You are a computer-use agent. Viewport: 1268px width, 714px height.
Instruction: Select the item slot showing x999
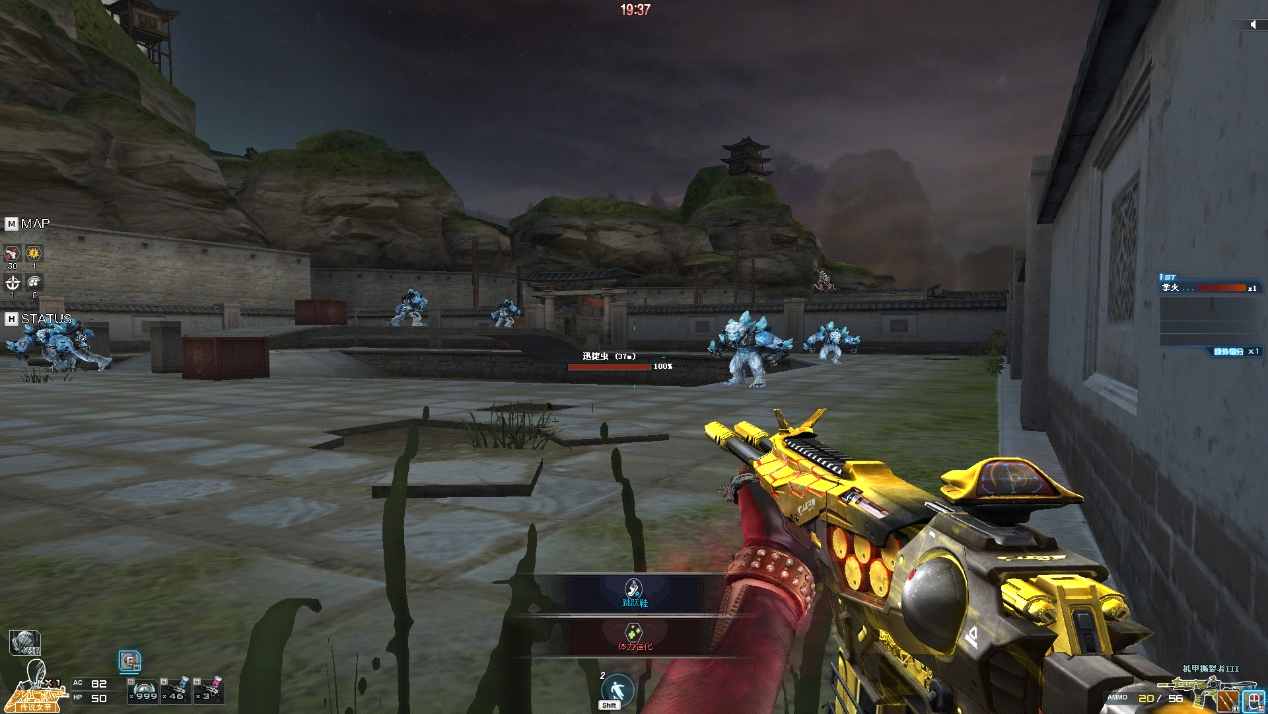click(145, 690)
